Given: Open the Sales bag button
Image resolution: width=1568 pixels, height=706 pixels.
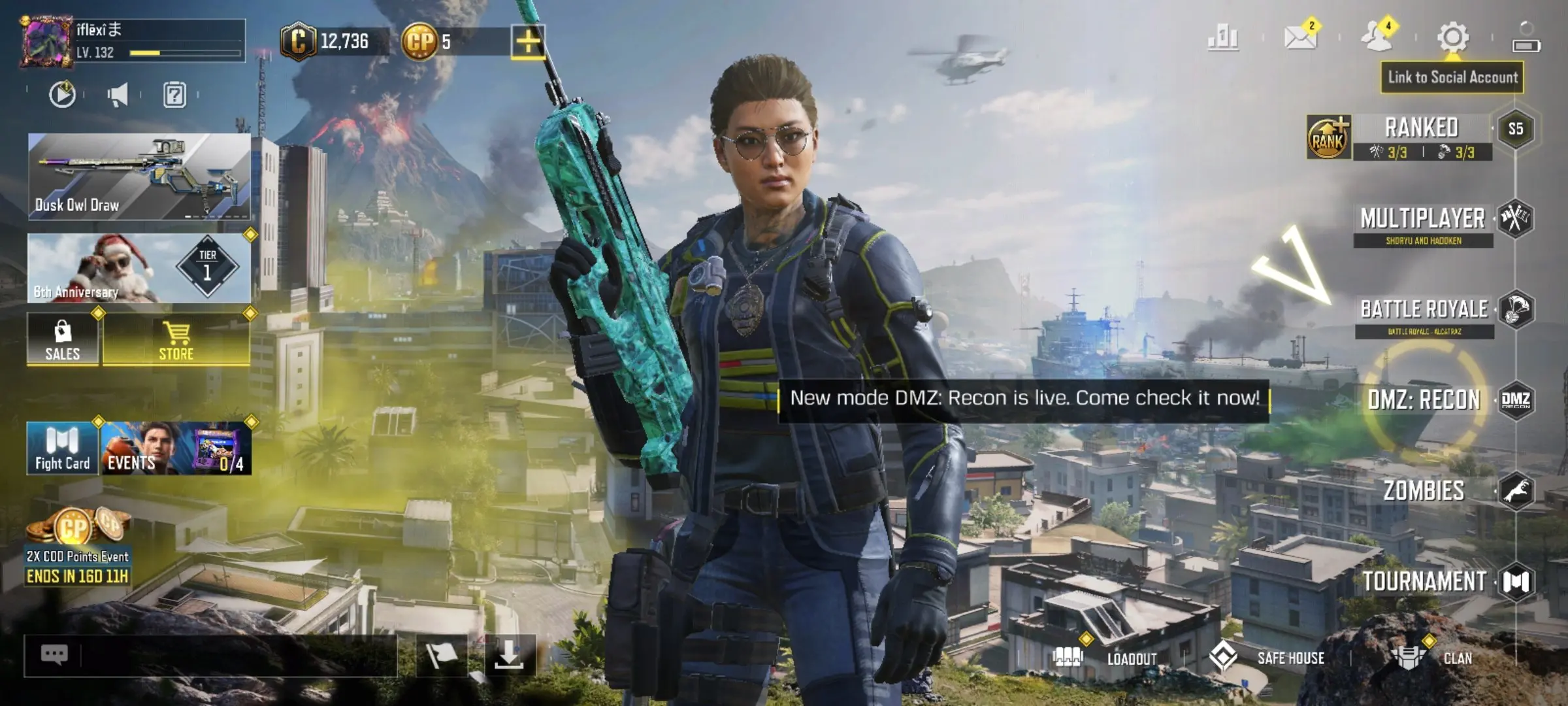Looking at the screenshot, I should [x=63, y=340].
